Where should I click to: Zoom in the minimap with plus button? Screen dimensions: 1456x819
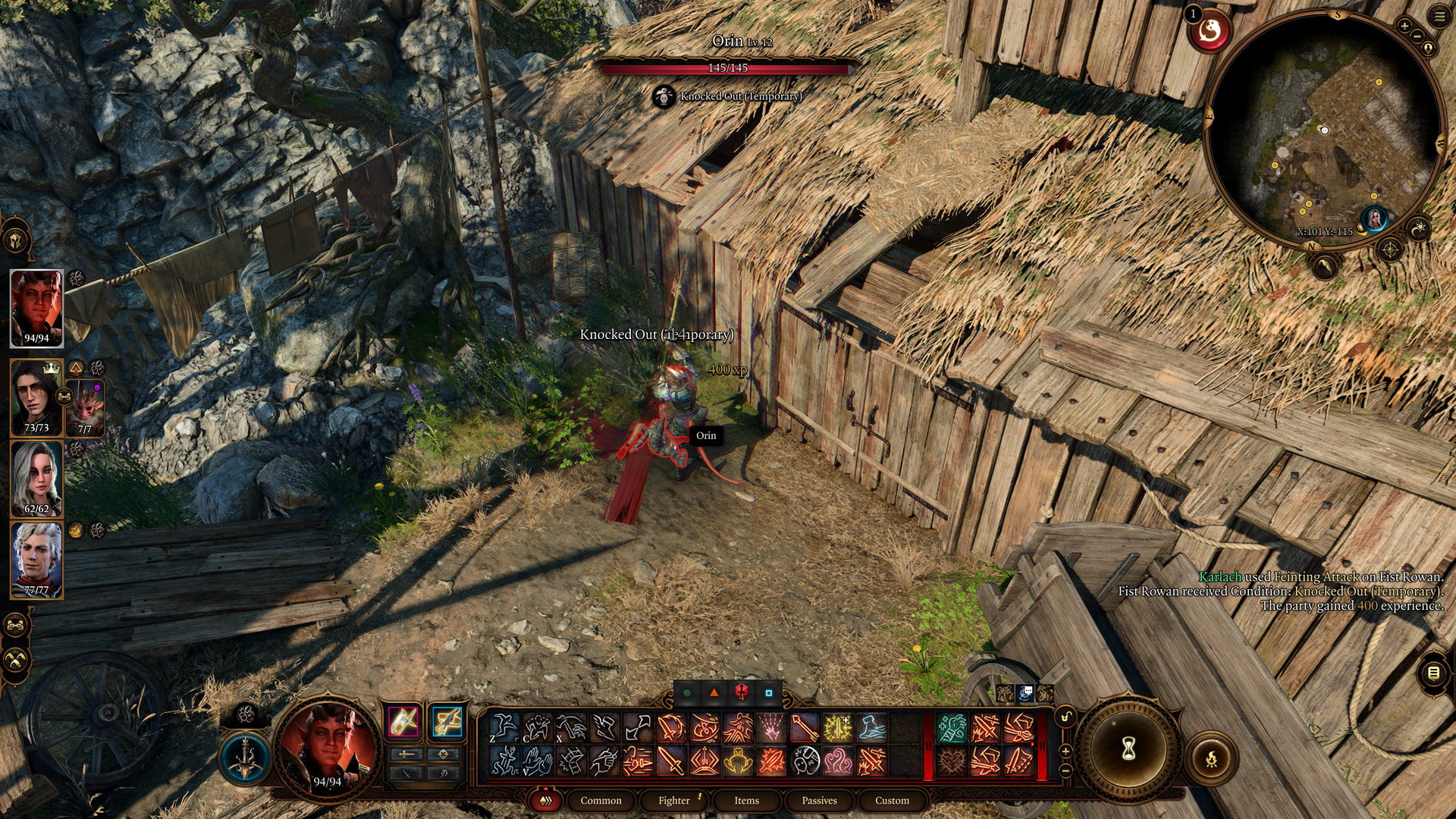[x=1404, y=27]
